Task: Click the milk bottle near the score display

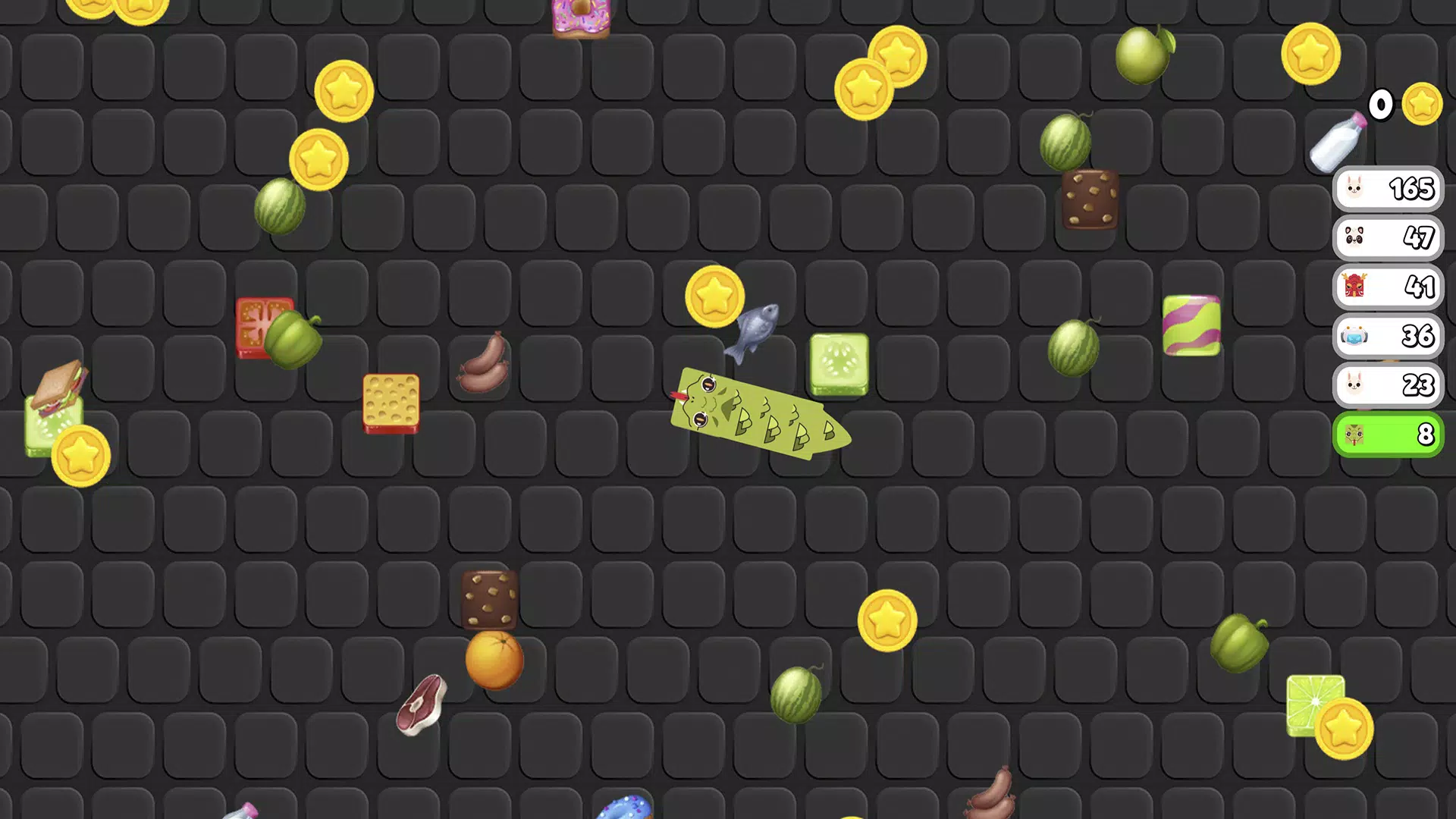Action: point(1338,144)
